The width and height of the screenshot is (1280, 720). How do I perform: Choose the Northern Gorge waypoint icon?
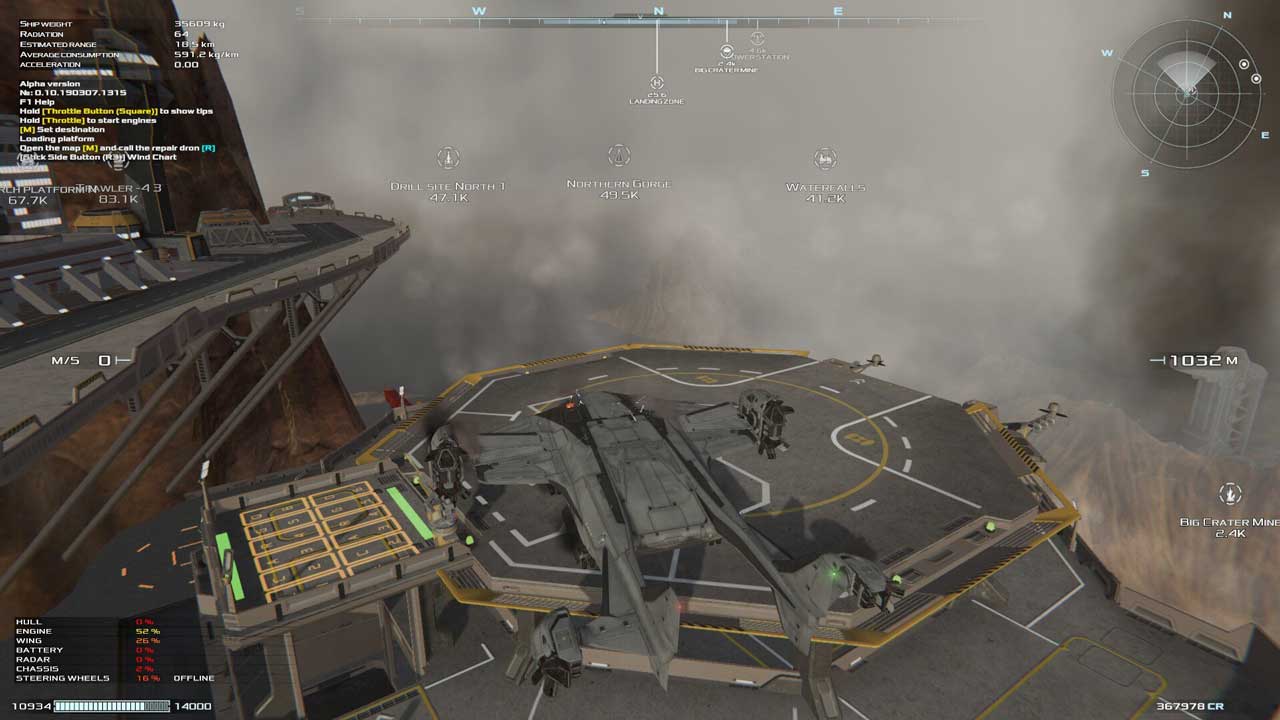pos(619,156)
